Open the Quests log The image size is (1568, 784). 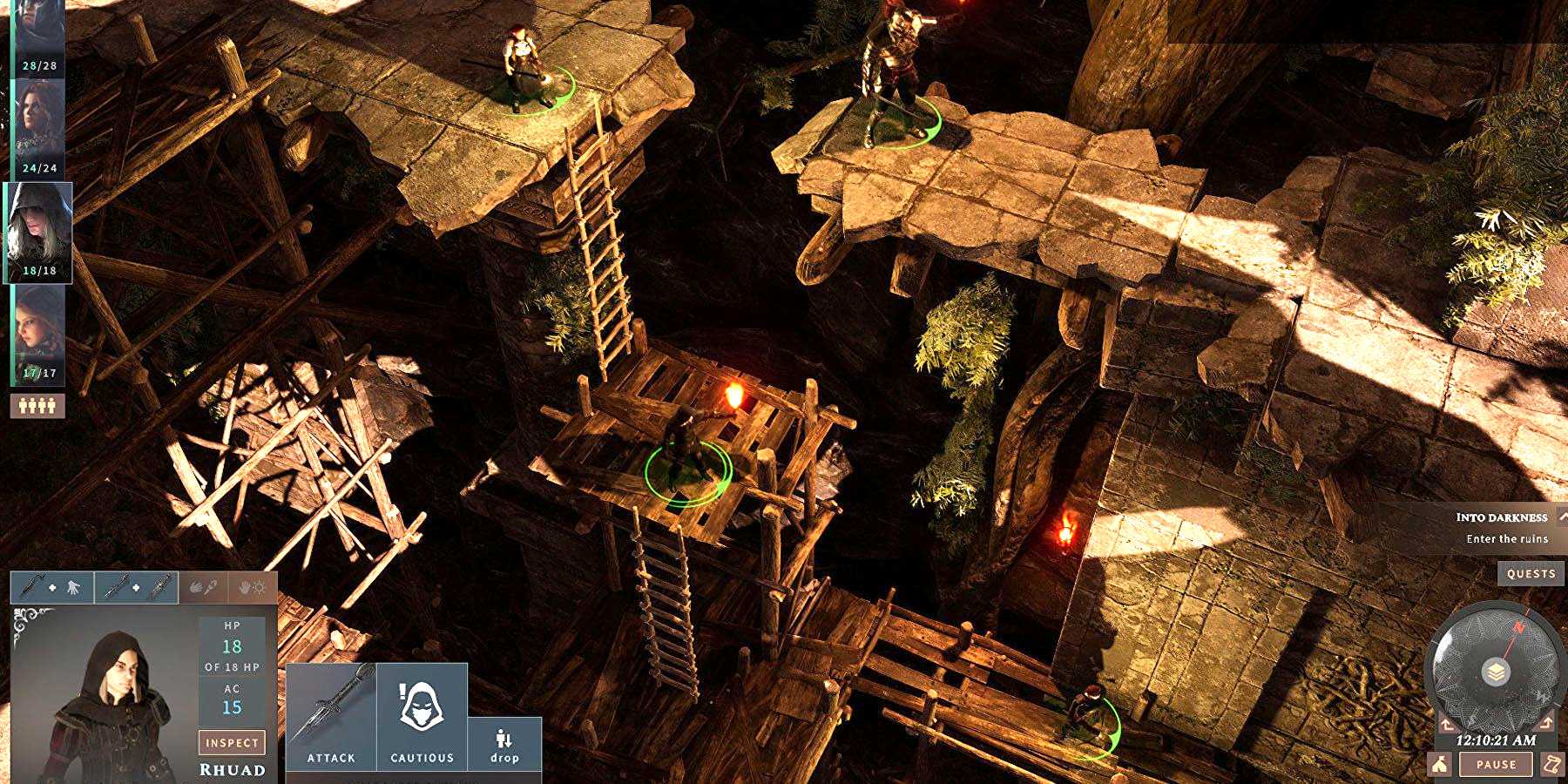(1531, 573)
